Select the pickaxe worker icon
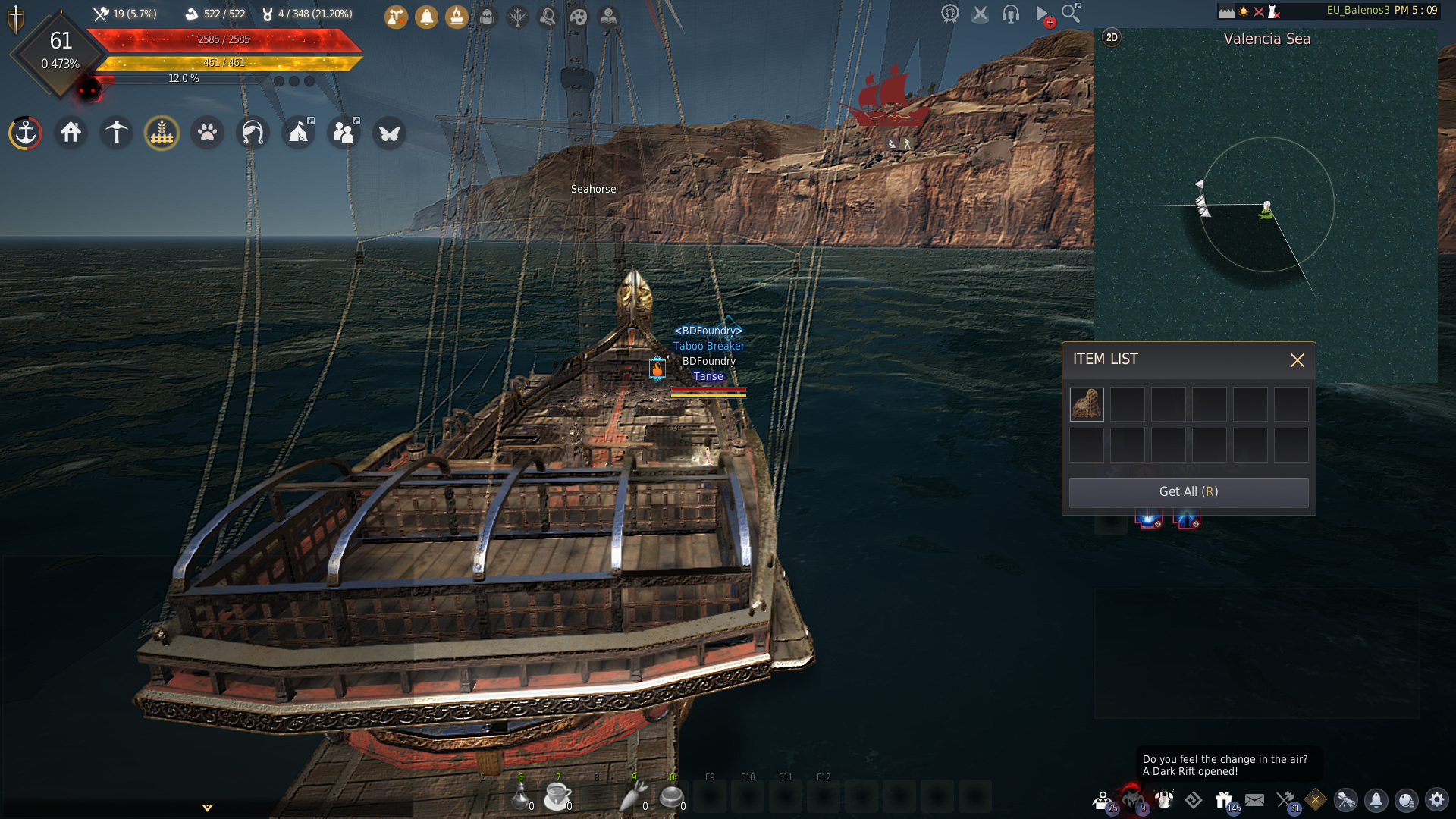The height and width of the screenshot is (819, 1456). [117, 133]
